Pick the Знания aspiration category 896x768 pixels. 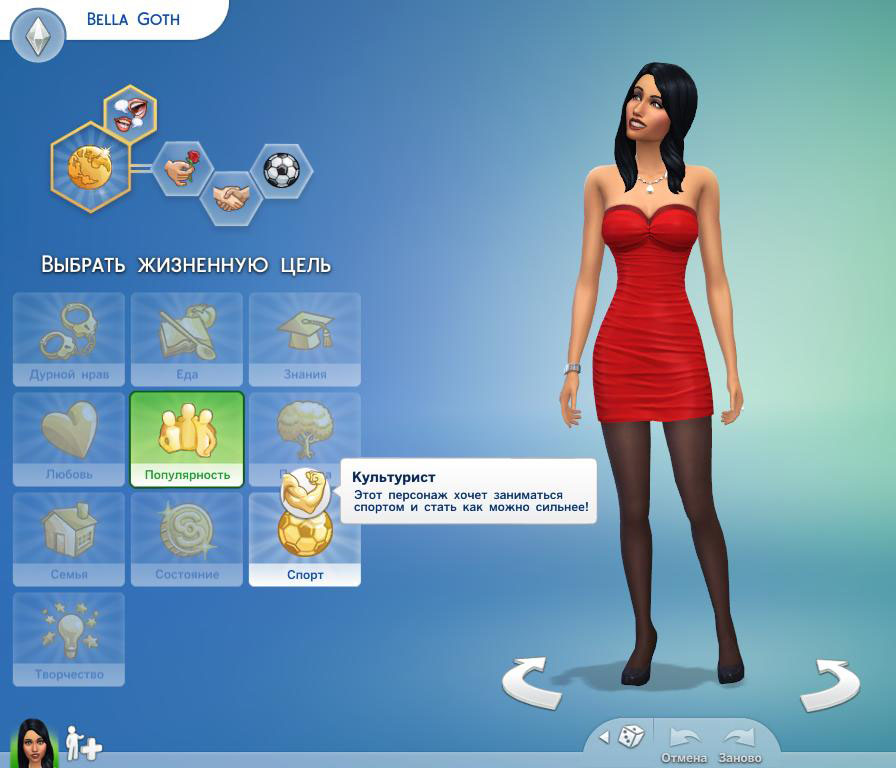pos(305,339)
